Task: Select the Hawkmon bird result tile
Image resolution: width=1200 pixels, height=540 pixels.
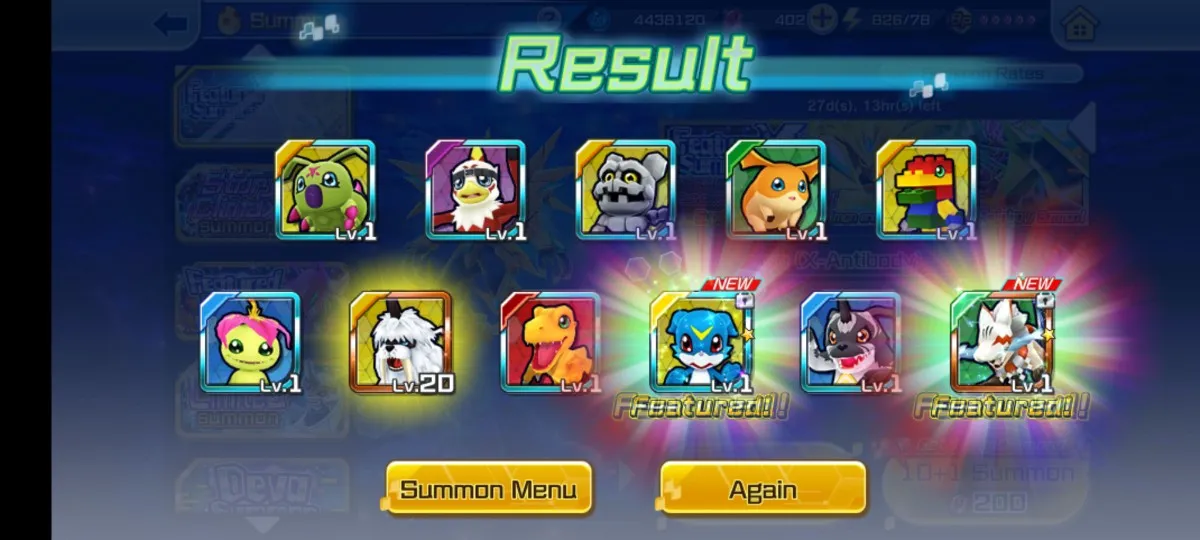Action: pos(475,190)
